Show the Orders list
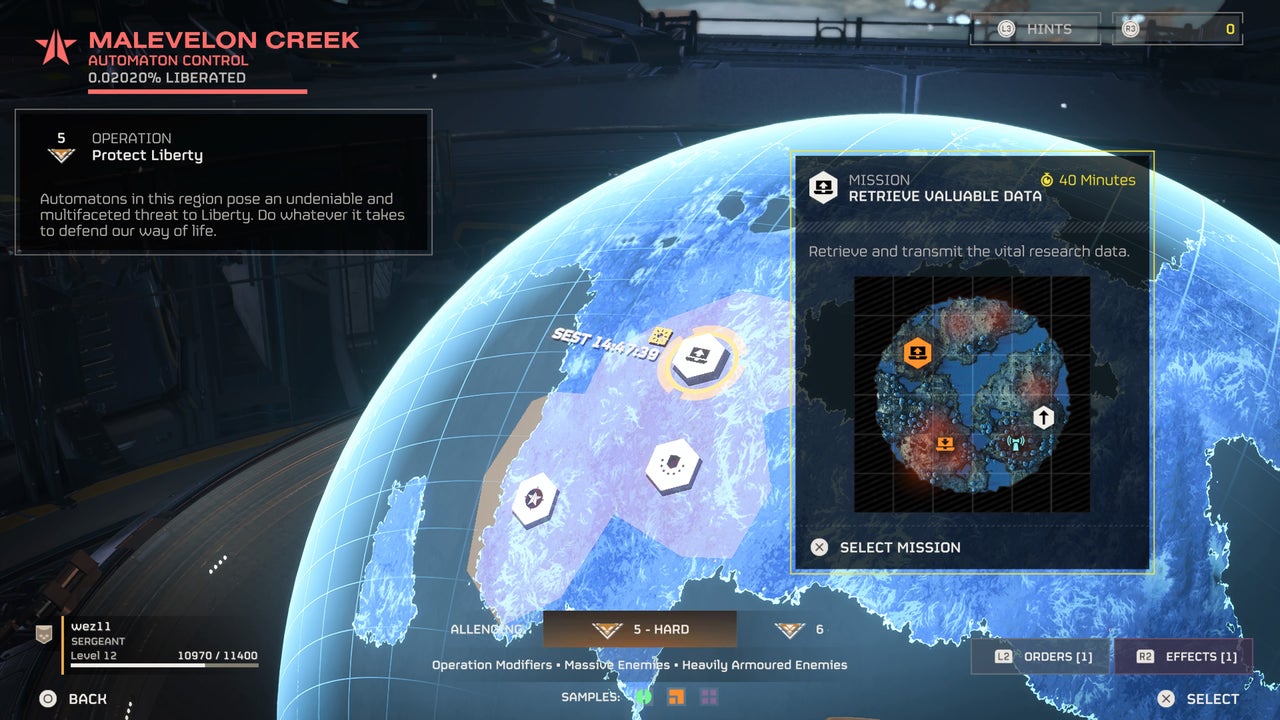 1040,656
